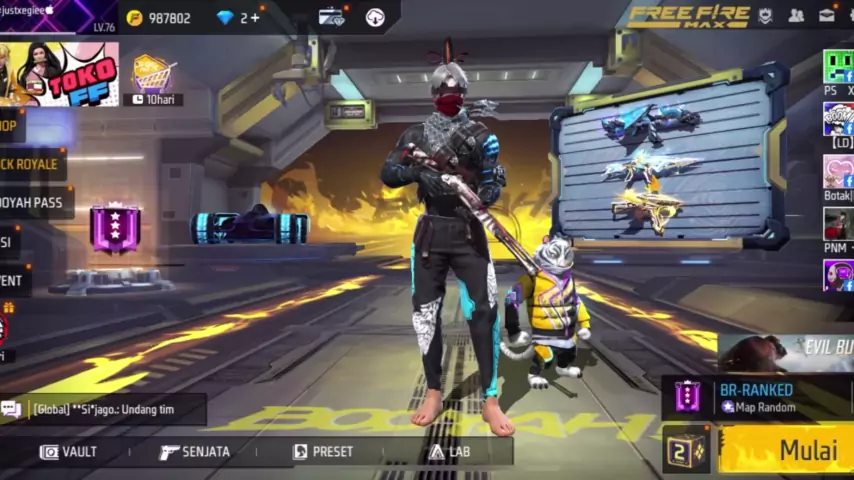Open the friends list icon
The height and width of the screenshot is (480, 854).
point(796,15)
